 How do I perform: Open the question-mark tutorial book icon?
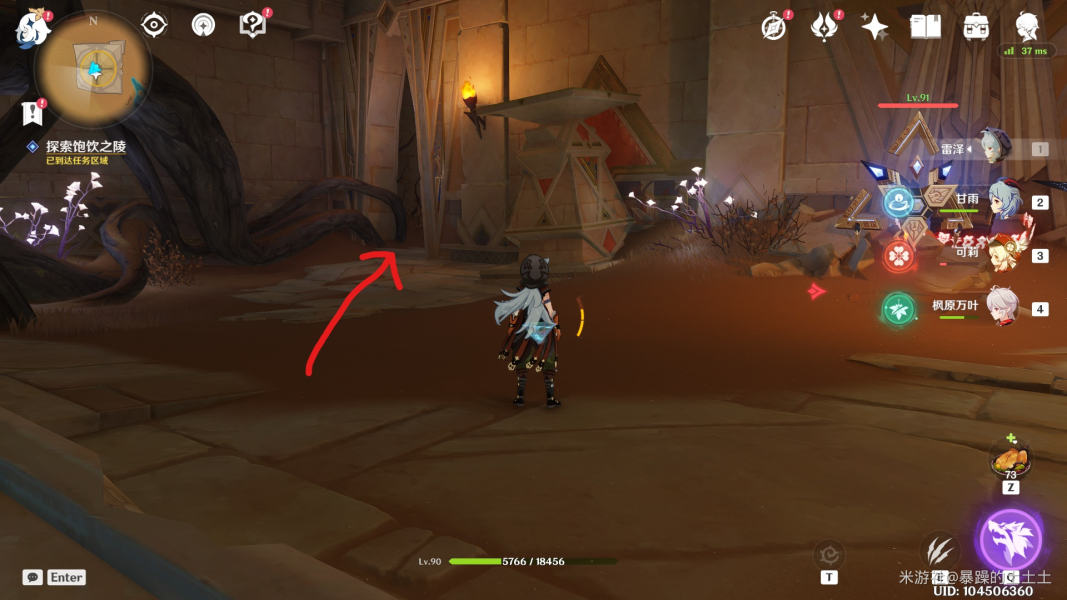click(x=254, y=25)
